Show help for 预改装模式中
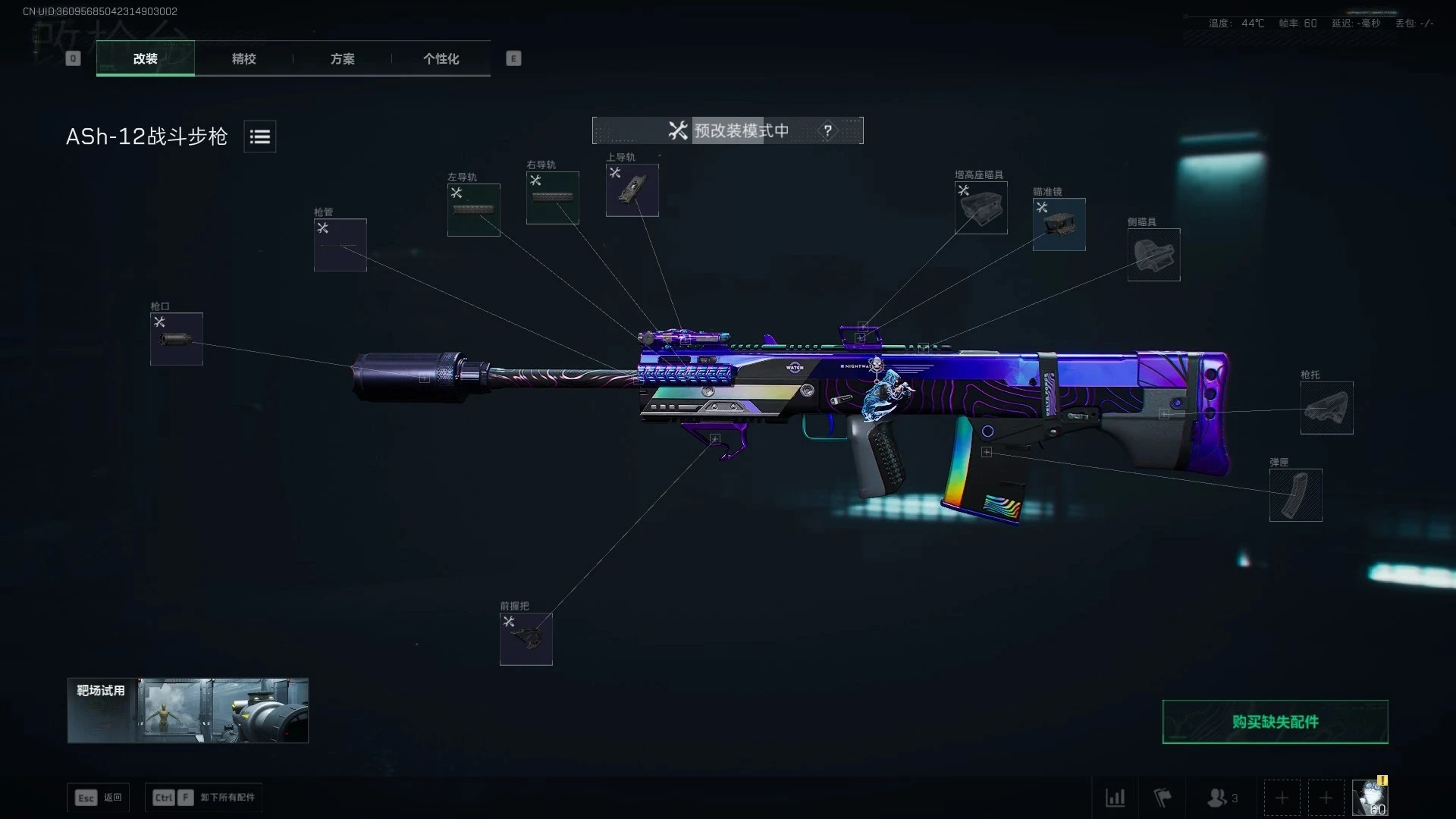 (x=827, y=130)
